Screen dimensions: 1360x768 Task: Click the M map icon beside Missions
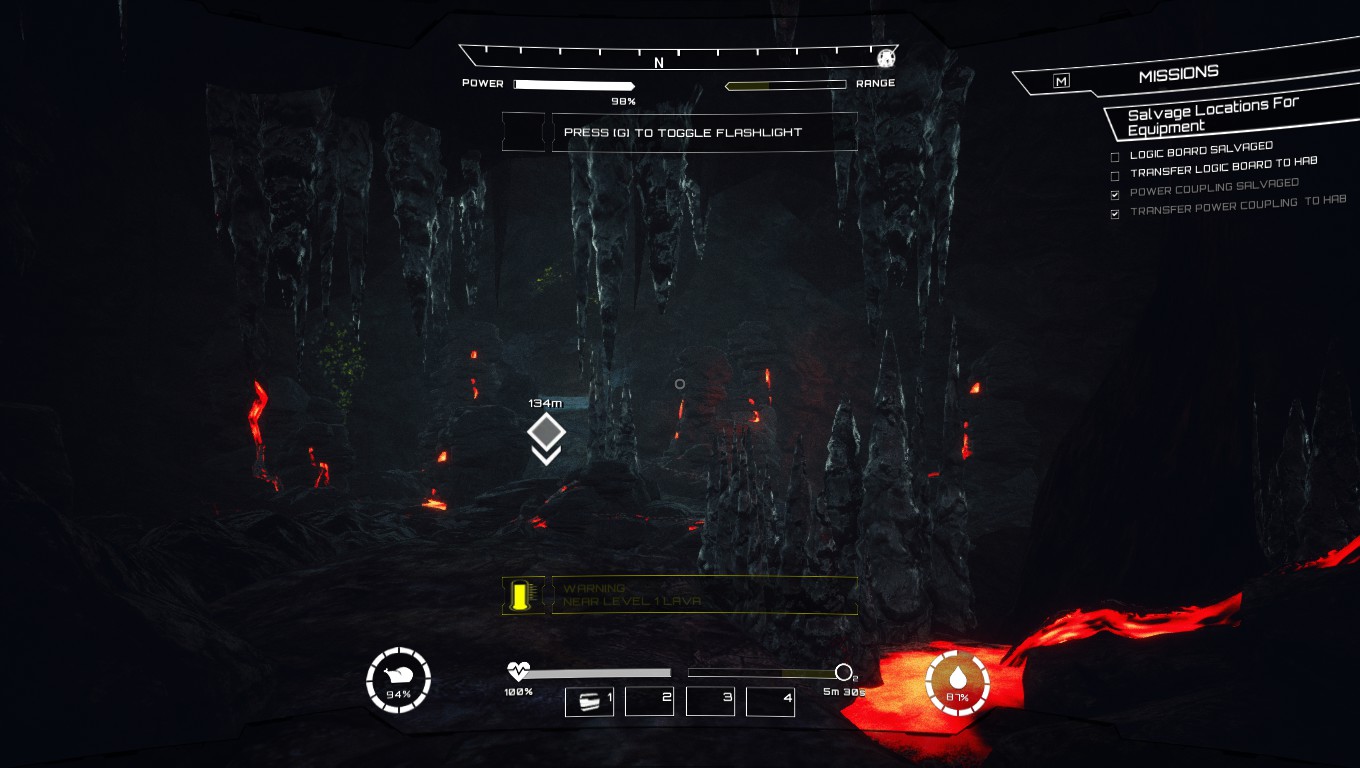1061,81
